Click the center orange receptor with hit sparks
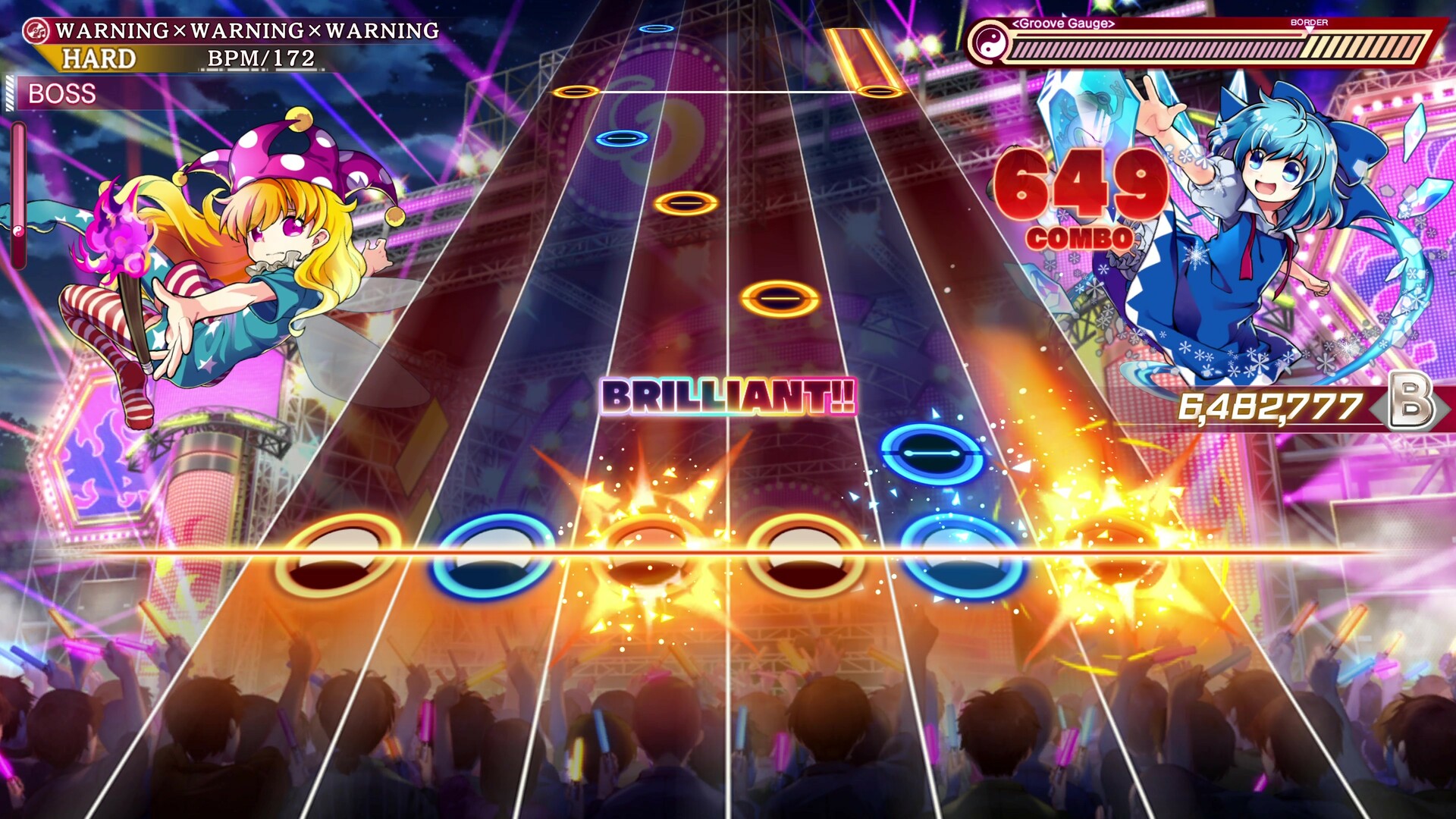Screen dimensions: 1456x819 click(x=648, y=553)
